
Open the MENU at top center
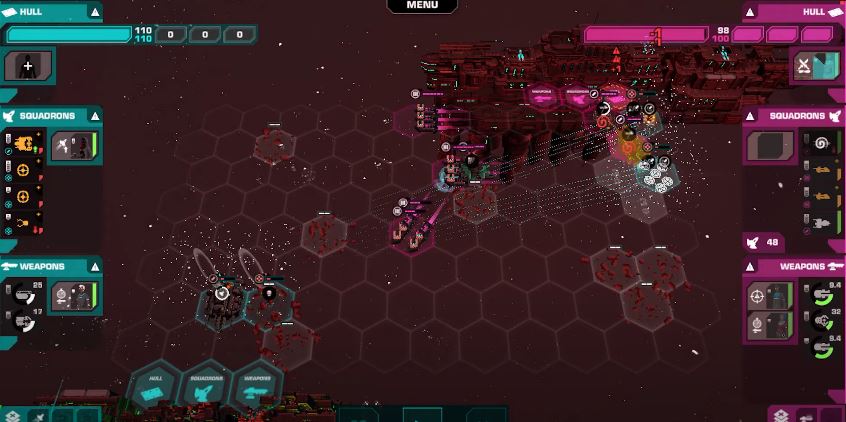point(422,5)
